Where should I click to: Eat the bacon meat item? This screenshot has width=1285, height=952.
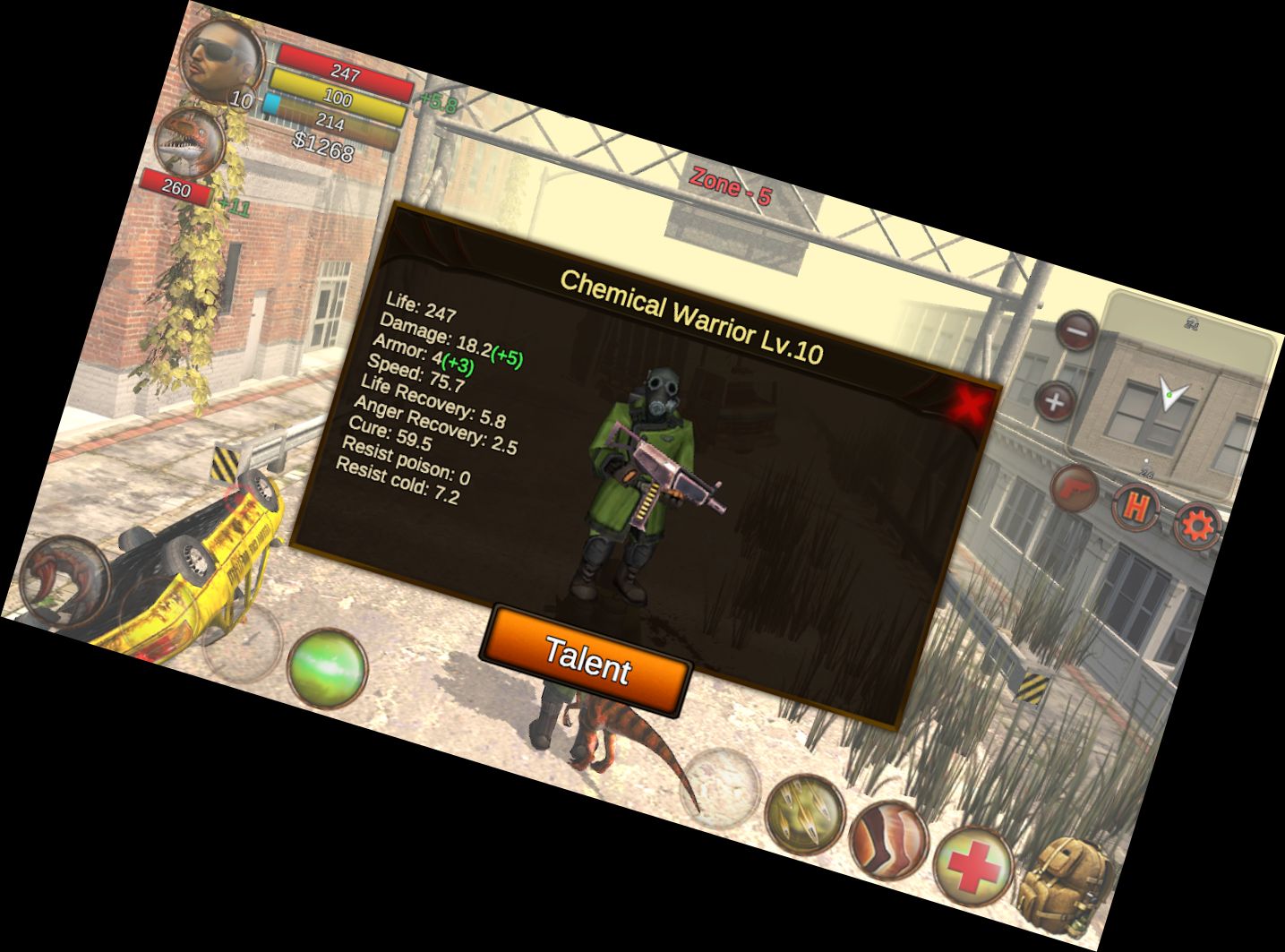click(887, 839)
